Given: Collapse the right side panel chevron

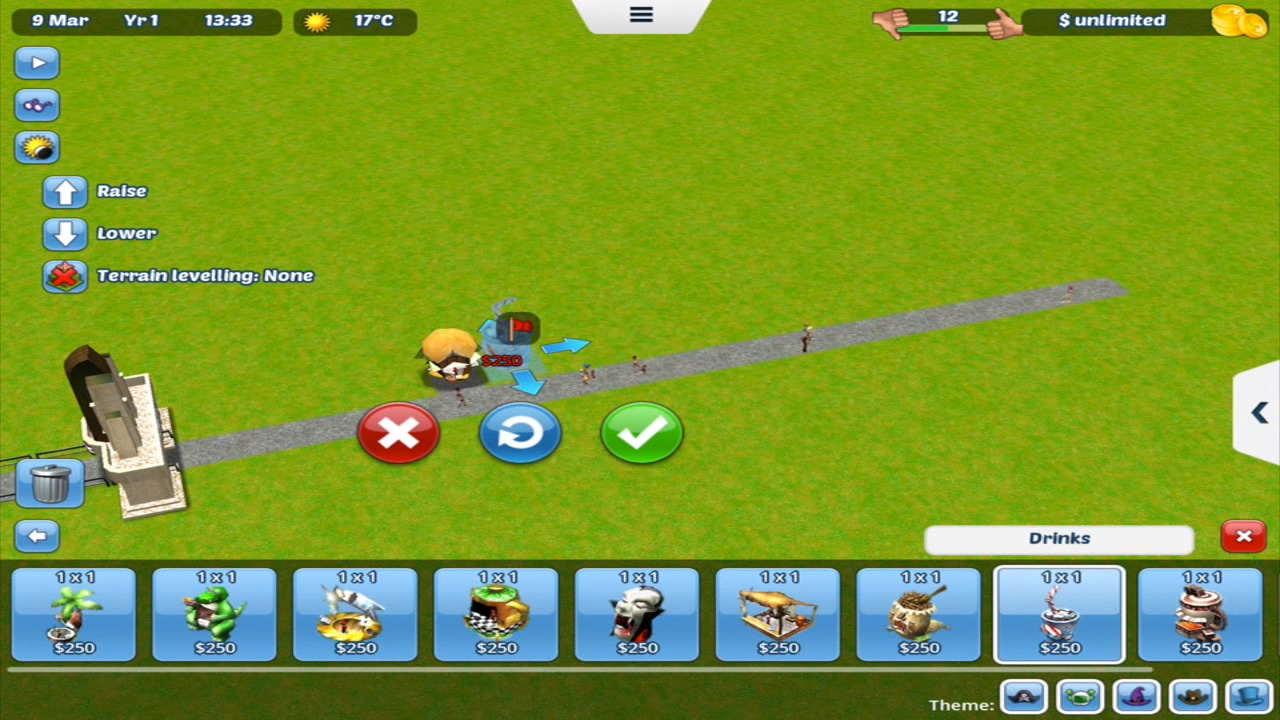Looking at the screenshot, I should pos(1259,413).
